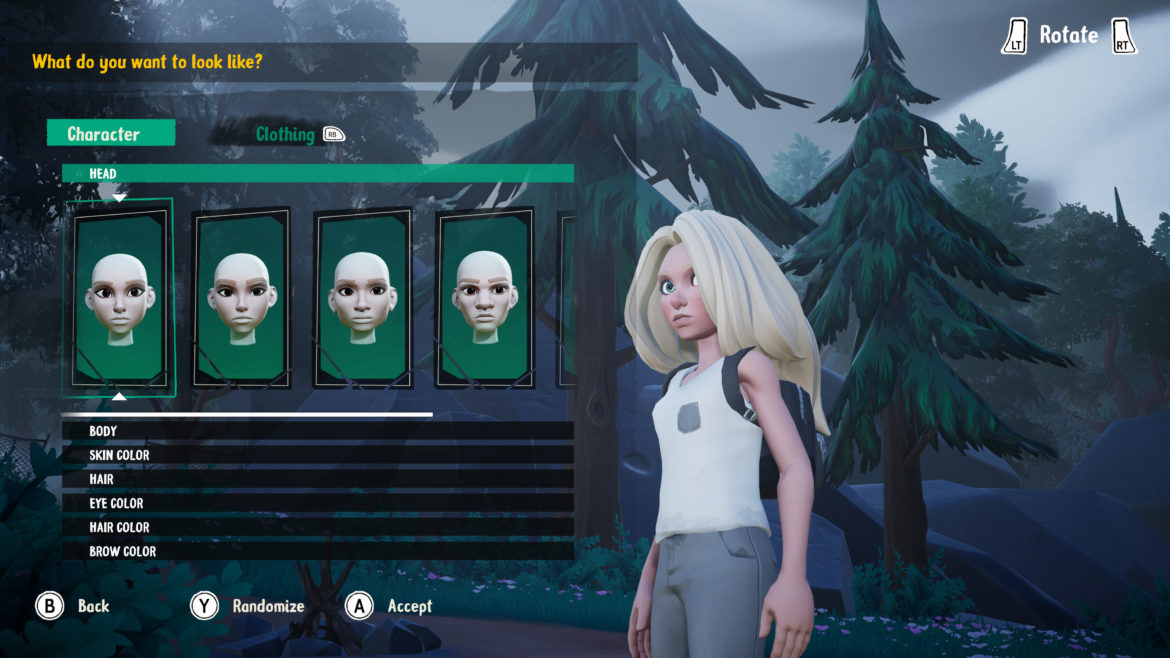The image size is (1170, 658).
Task: Choose the second head option
Action: point(240,299)
